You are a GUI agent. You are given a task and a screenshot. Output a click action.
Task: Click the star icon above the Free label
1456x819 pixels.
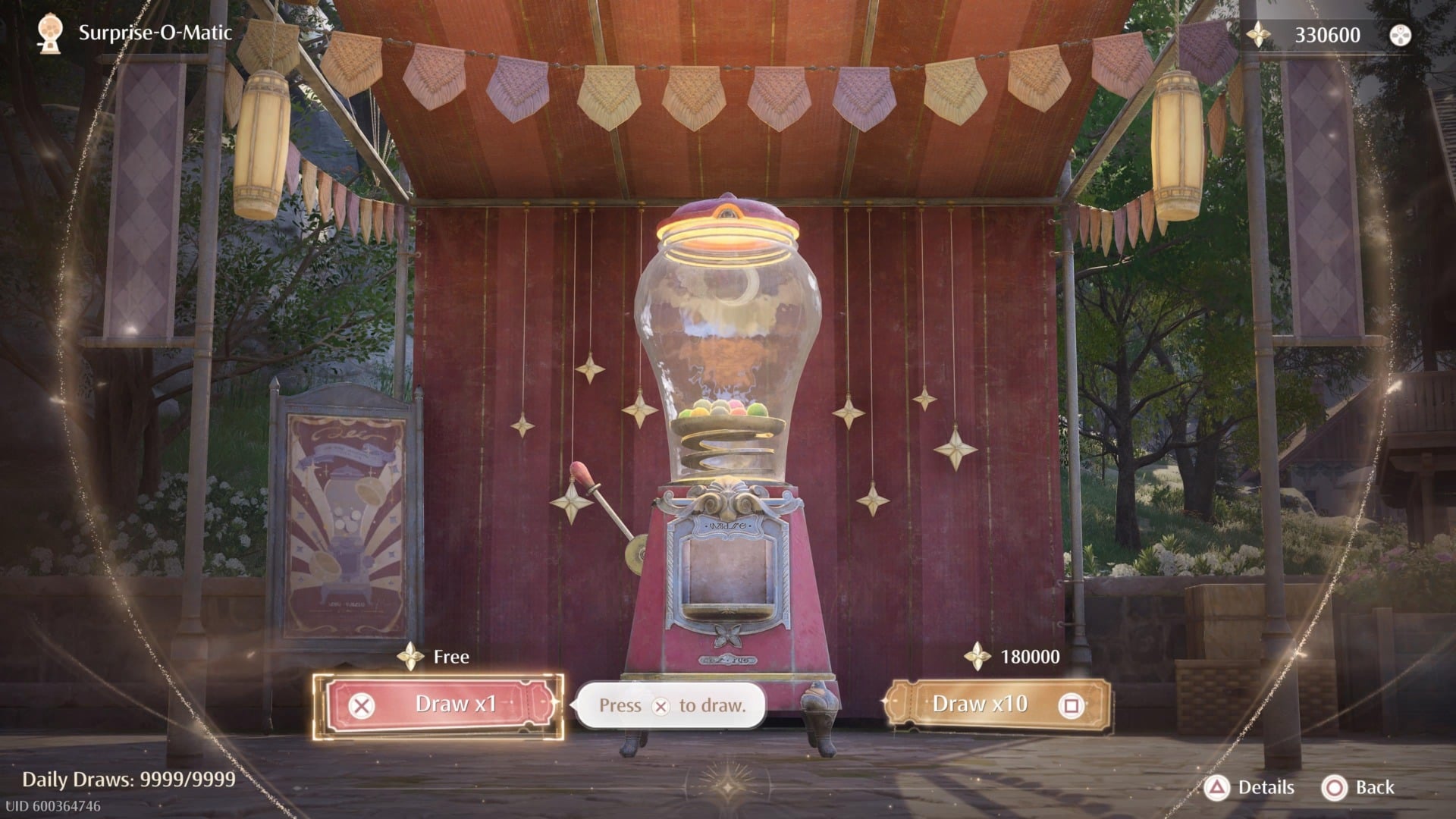(x=410, y=657)
